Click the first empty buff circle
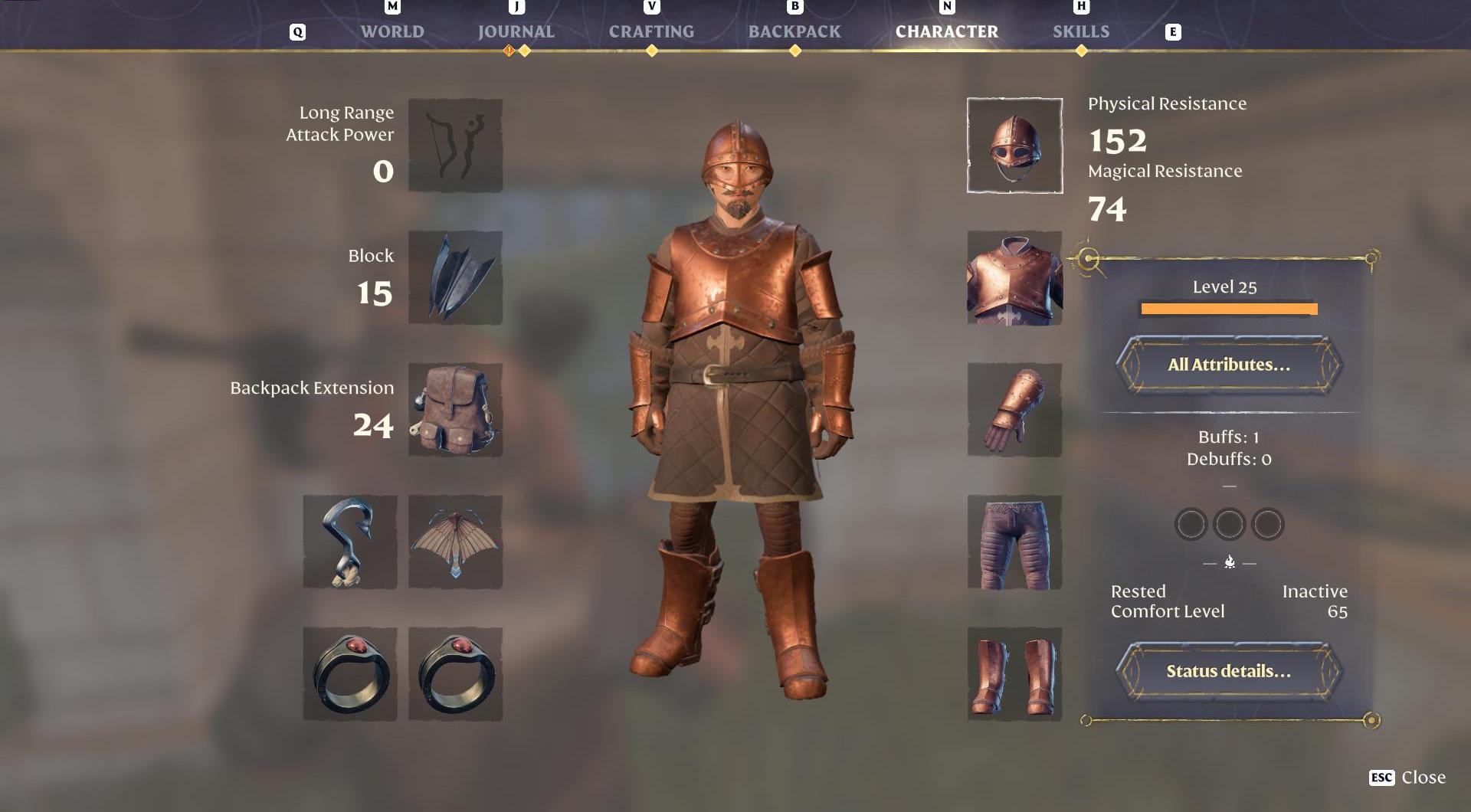This screenshot has width=1471, height=812. (x=1191, y=524)
